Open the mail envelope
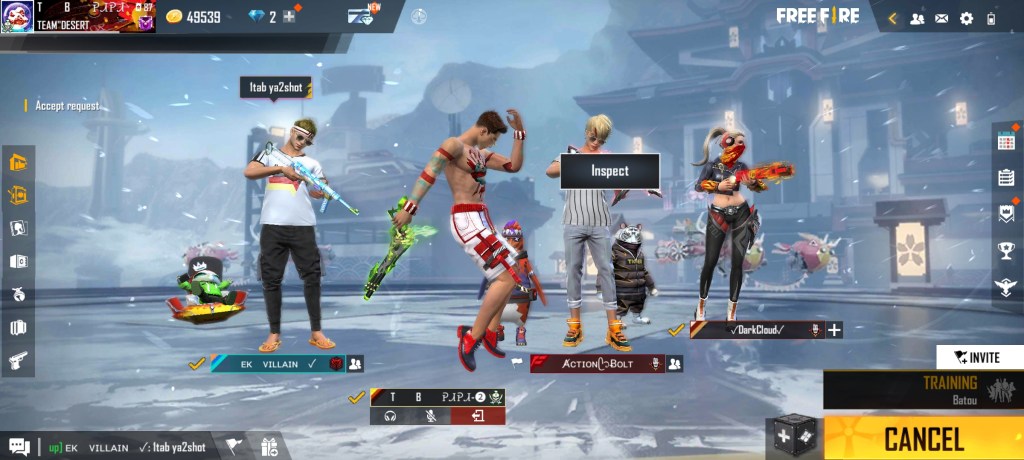The width and height of the screenshot is (1024, 460). 941,18
